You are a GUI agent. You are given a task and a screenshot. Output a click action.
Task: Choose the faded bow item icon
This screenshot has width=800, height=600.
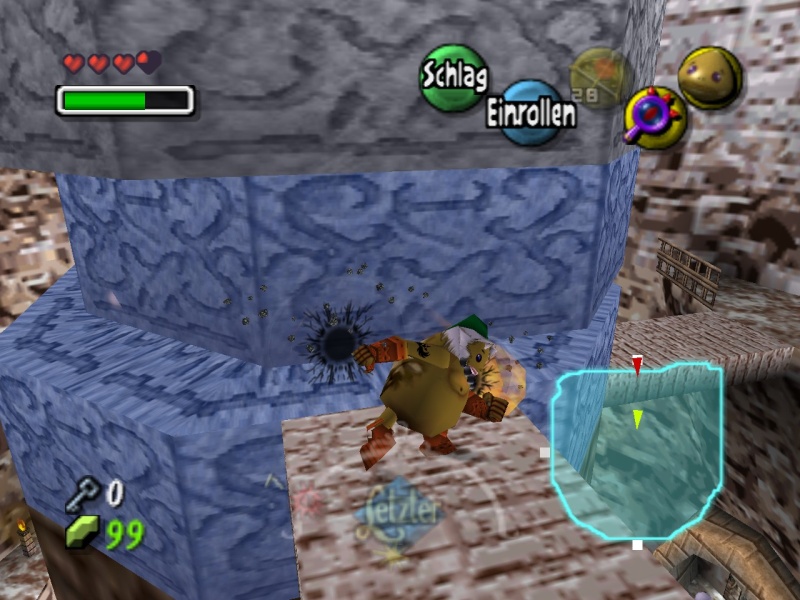pyautogui.click(x=599, y=77)
